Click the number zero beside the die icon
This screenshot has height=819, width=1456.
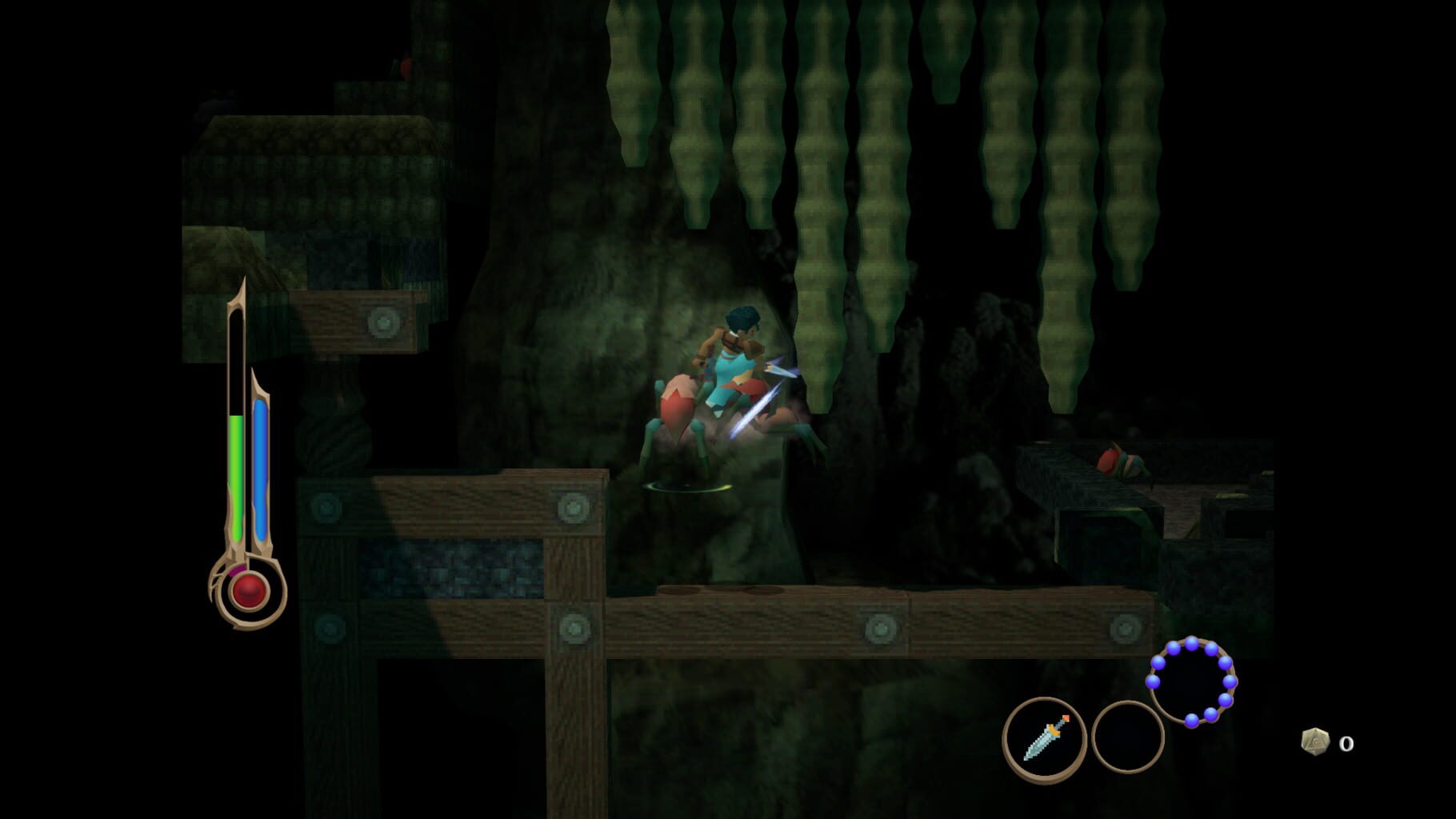[1346, 744]
